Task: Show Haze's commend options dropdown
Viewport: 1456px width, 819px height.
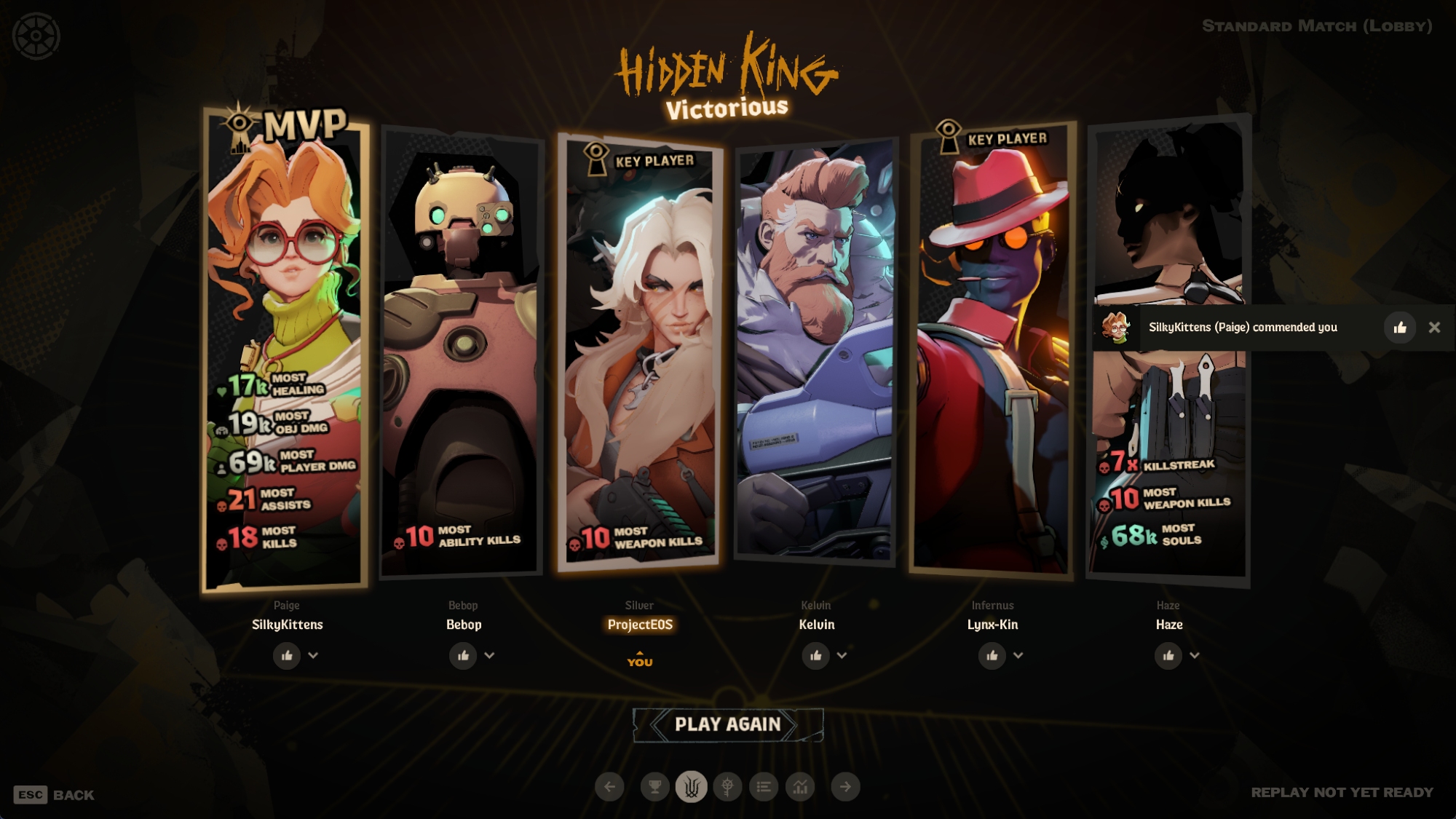Action: (1194, 655)
